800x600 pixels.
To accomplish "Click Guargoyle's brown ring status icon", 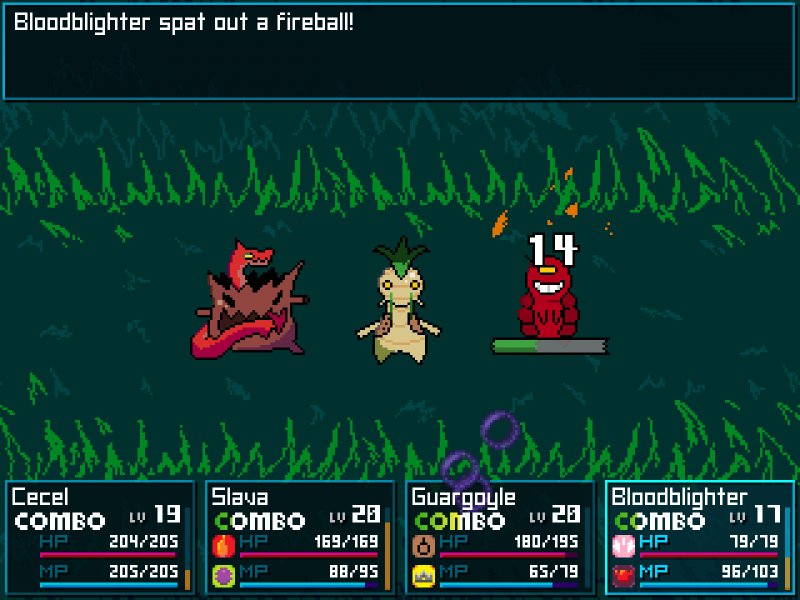I will 423,545.
